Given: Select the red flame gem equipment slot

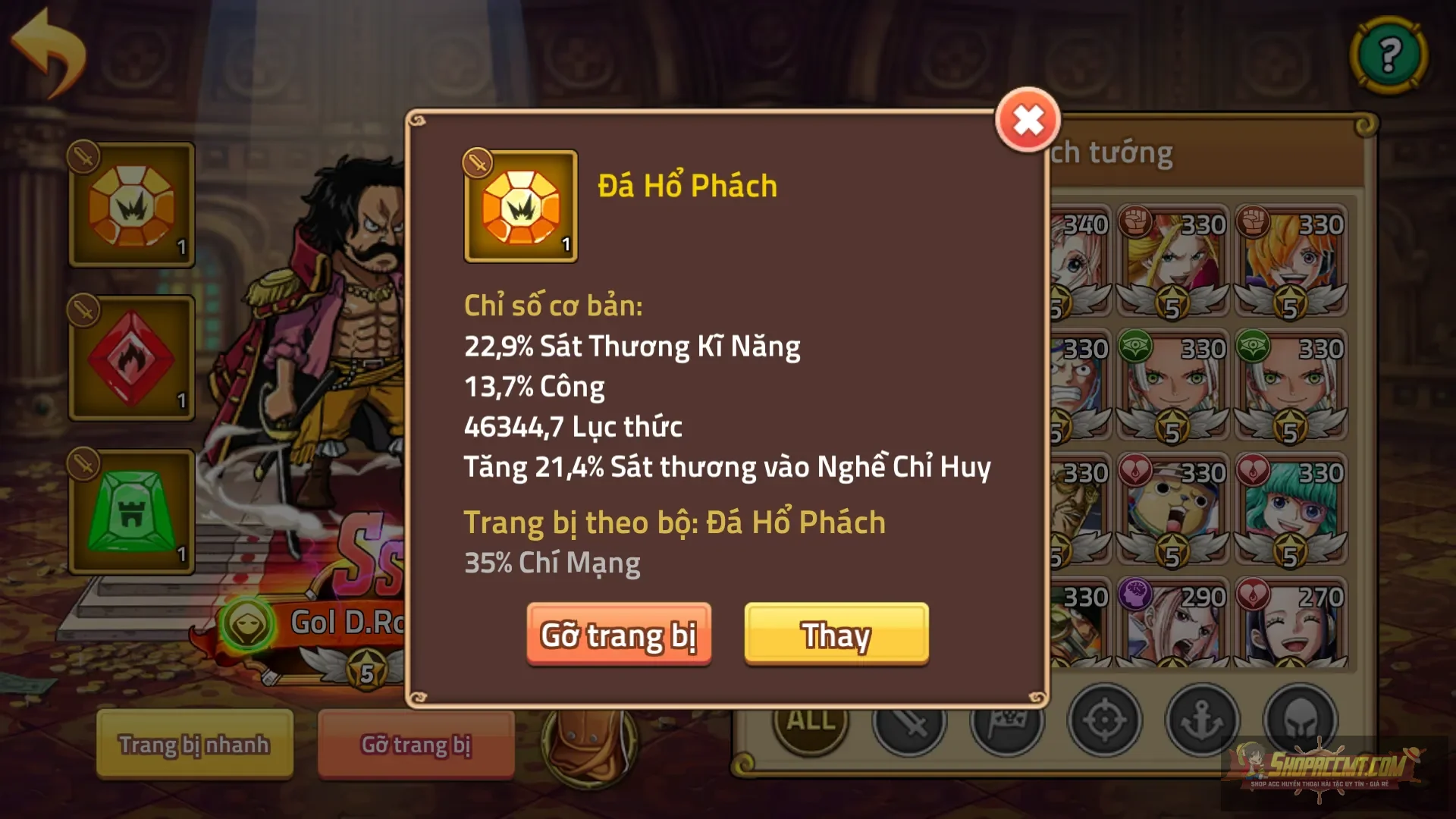Looking at the screenshot, I should click(x=130, y=356).
